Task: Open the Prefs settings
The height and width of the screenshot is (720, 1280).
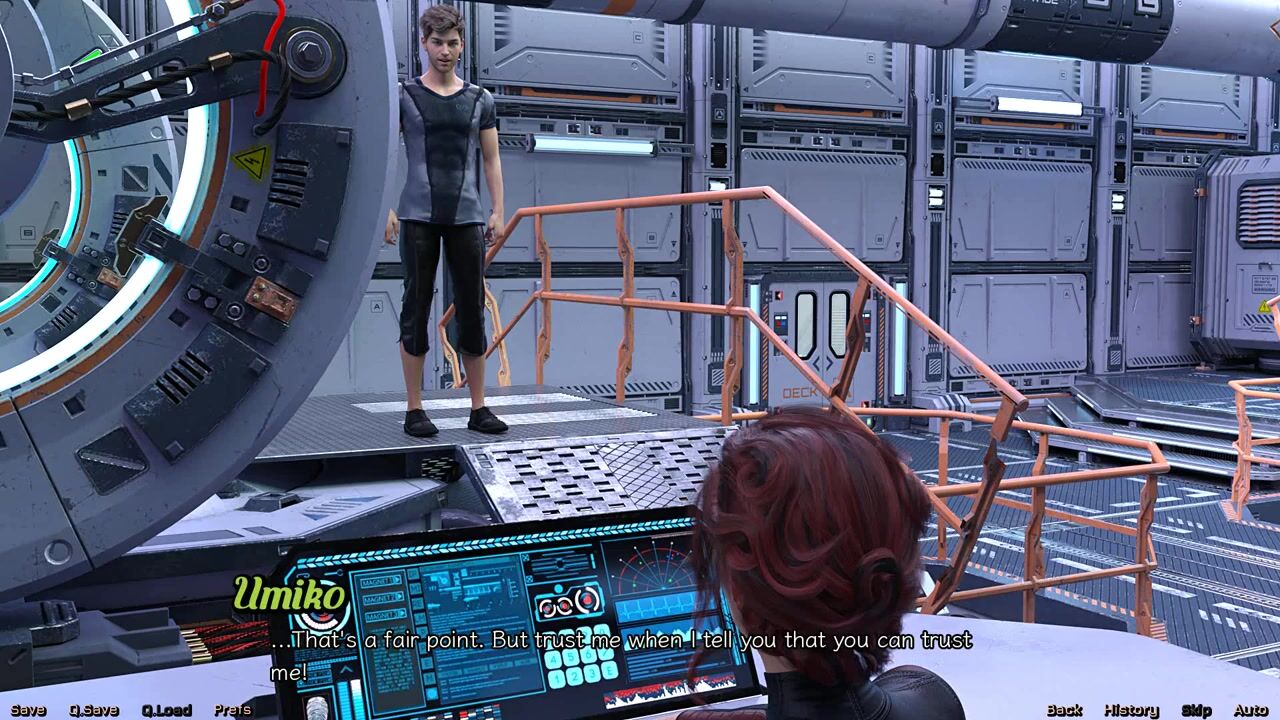Action: click(x=233, y=710)
